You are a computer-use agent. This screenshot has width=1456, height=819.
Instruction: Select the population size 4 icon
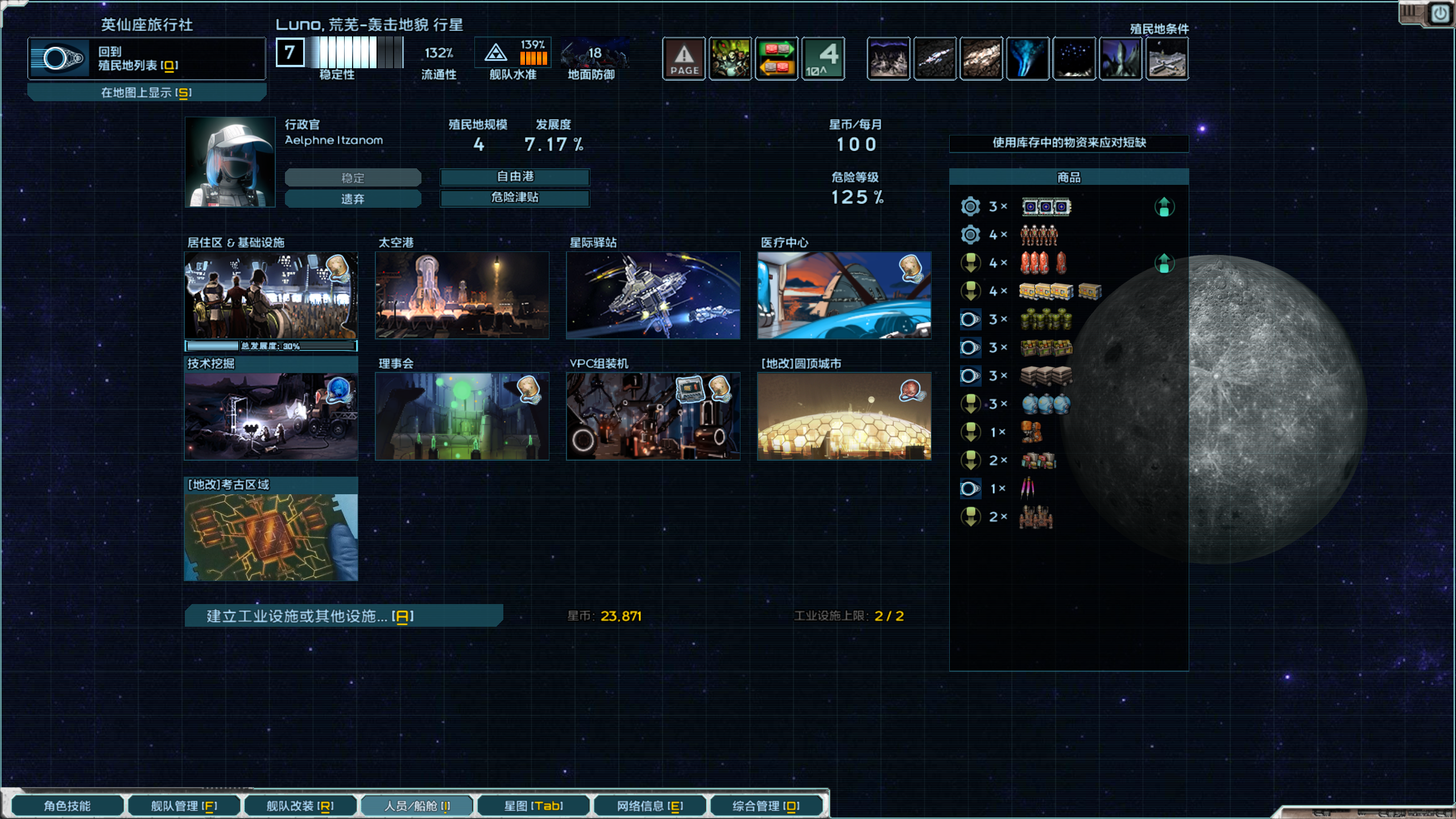pos(823,58)
